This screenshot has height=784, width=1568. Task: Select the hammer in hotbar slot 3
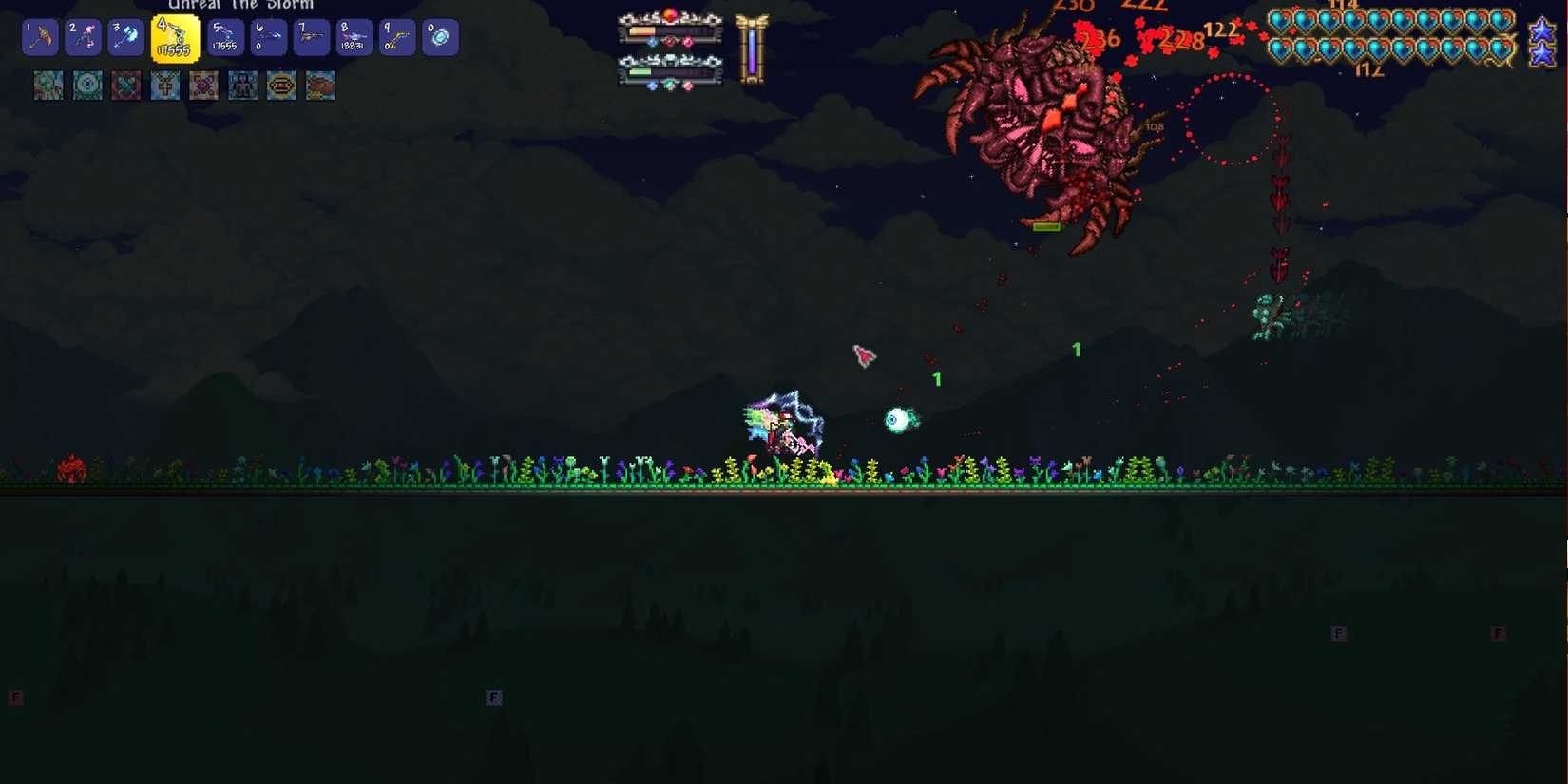[125, 36]
